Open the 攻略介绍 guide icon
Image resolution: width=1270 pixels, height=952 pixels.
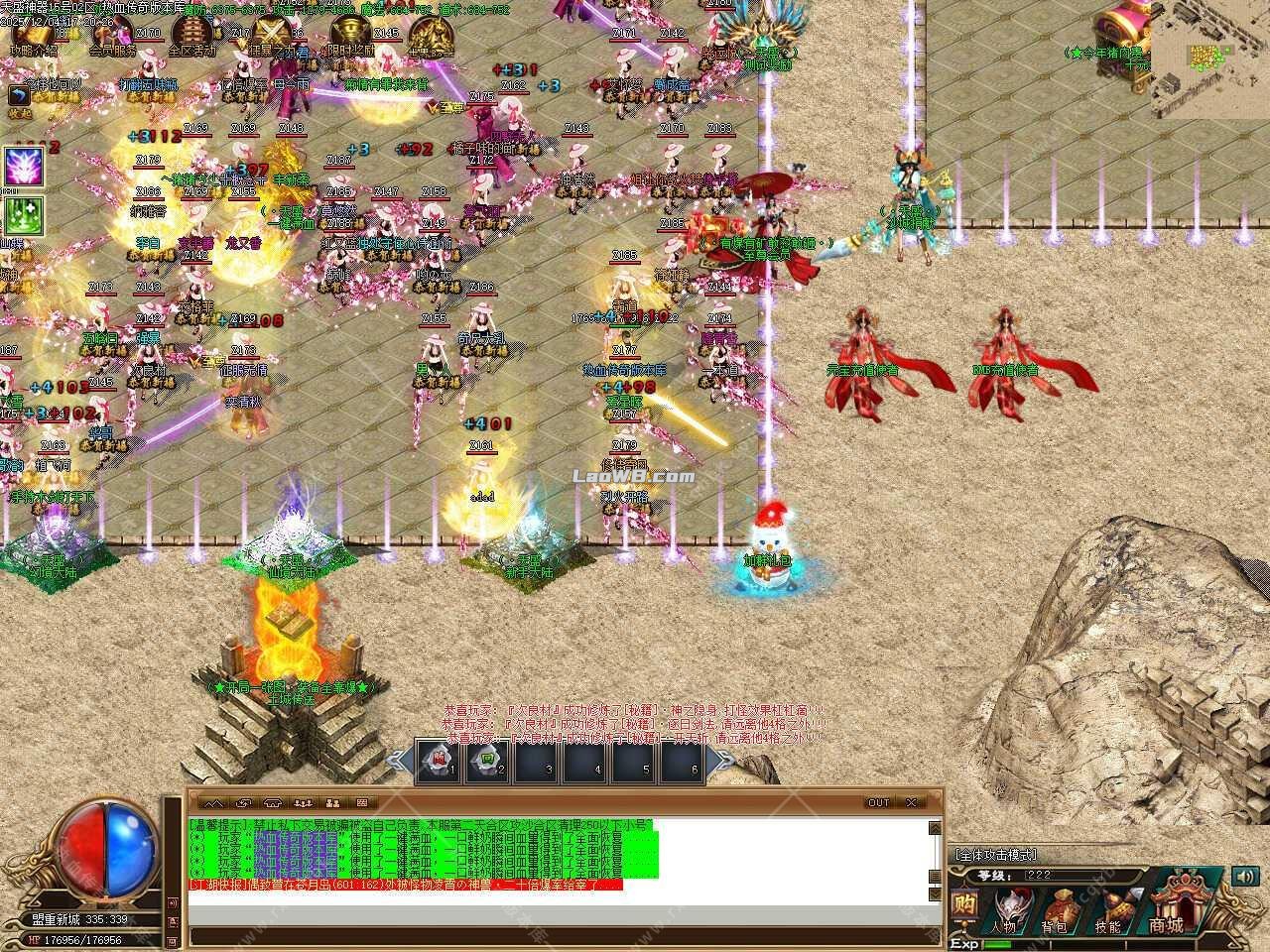click(35, 35)
